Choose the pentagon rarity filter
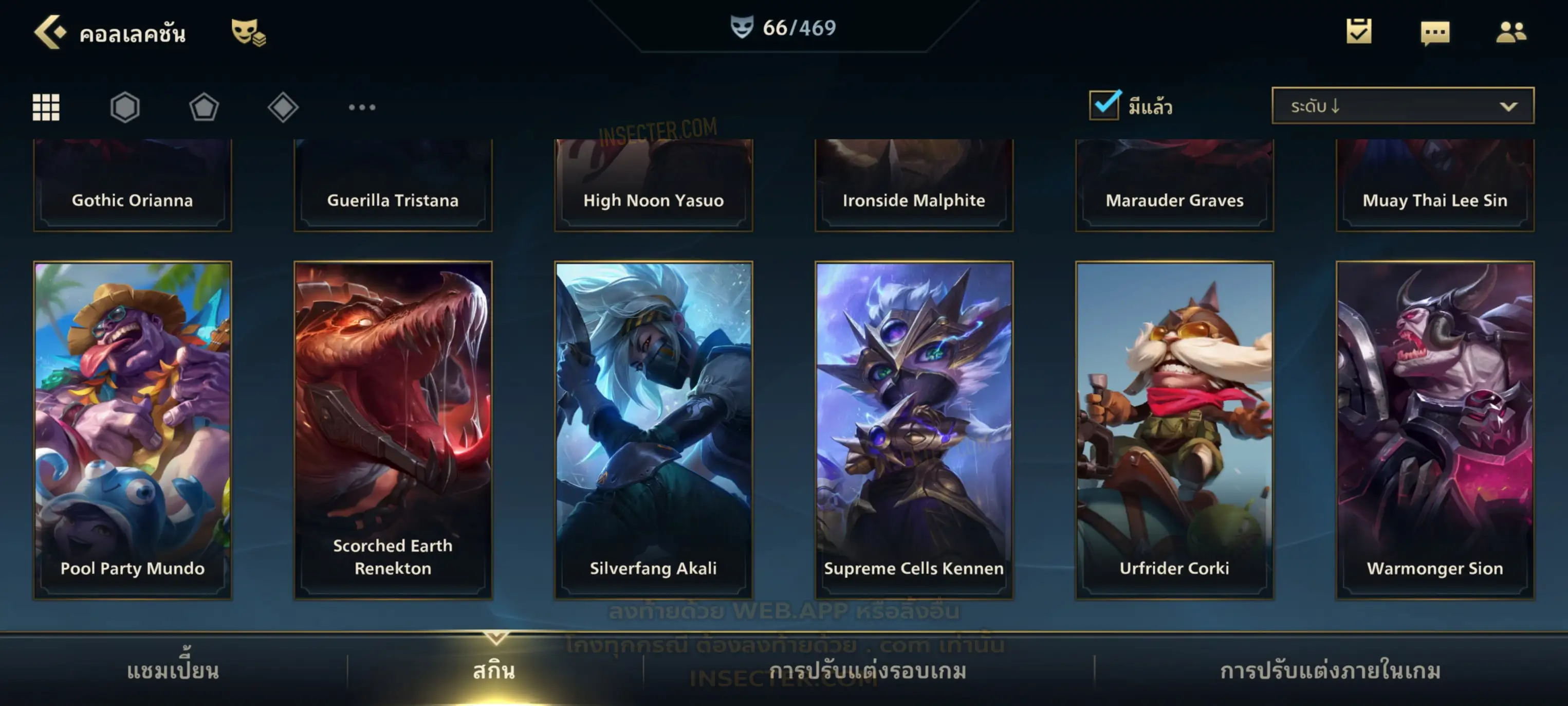The height and width of the screenshot is (706, 1568). (x=204, y=107)
